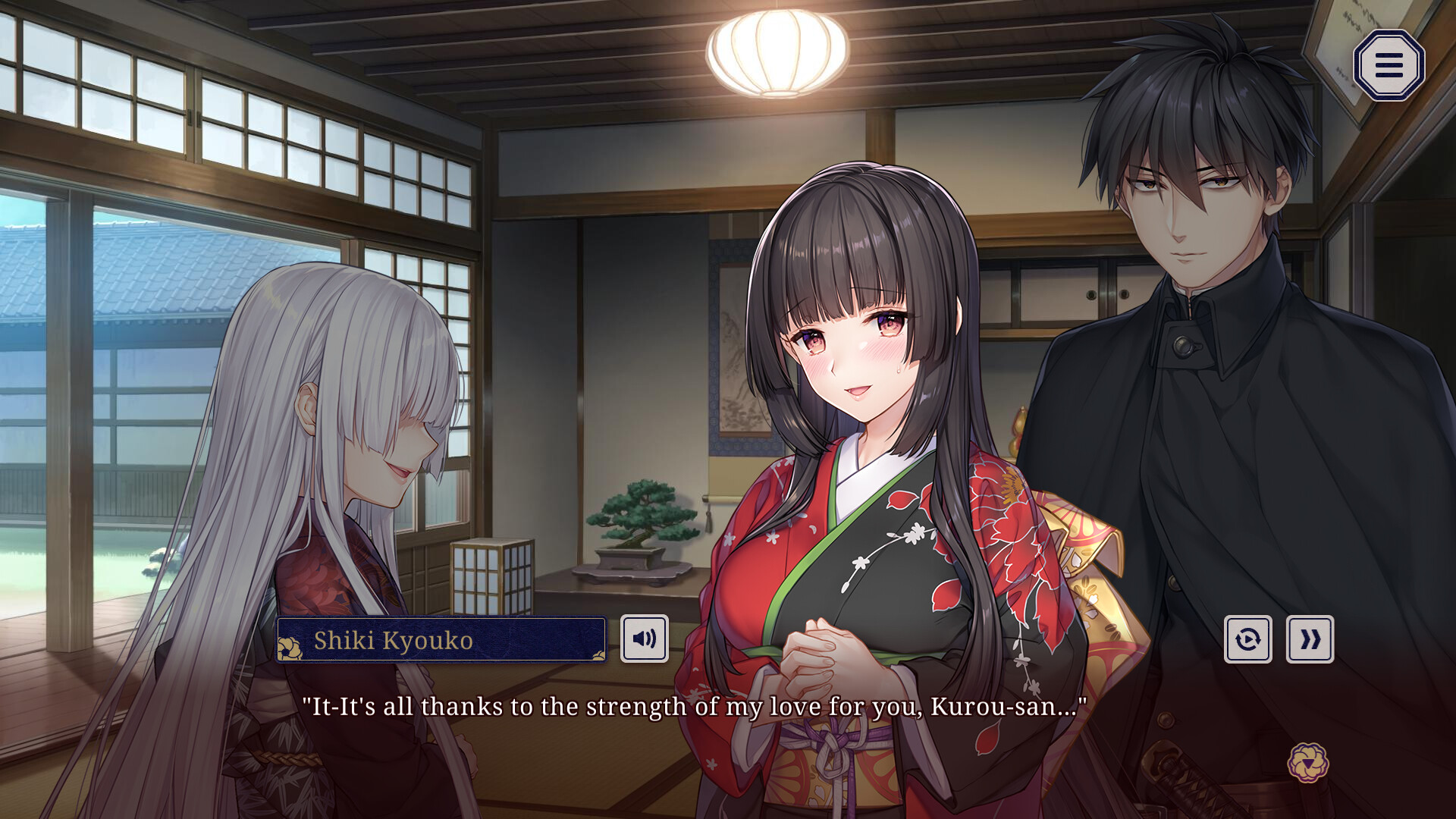Activate skip mode with the double-chevron icon
The image size is (1456, 819).
point(1310,639)
